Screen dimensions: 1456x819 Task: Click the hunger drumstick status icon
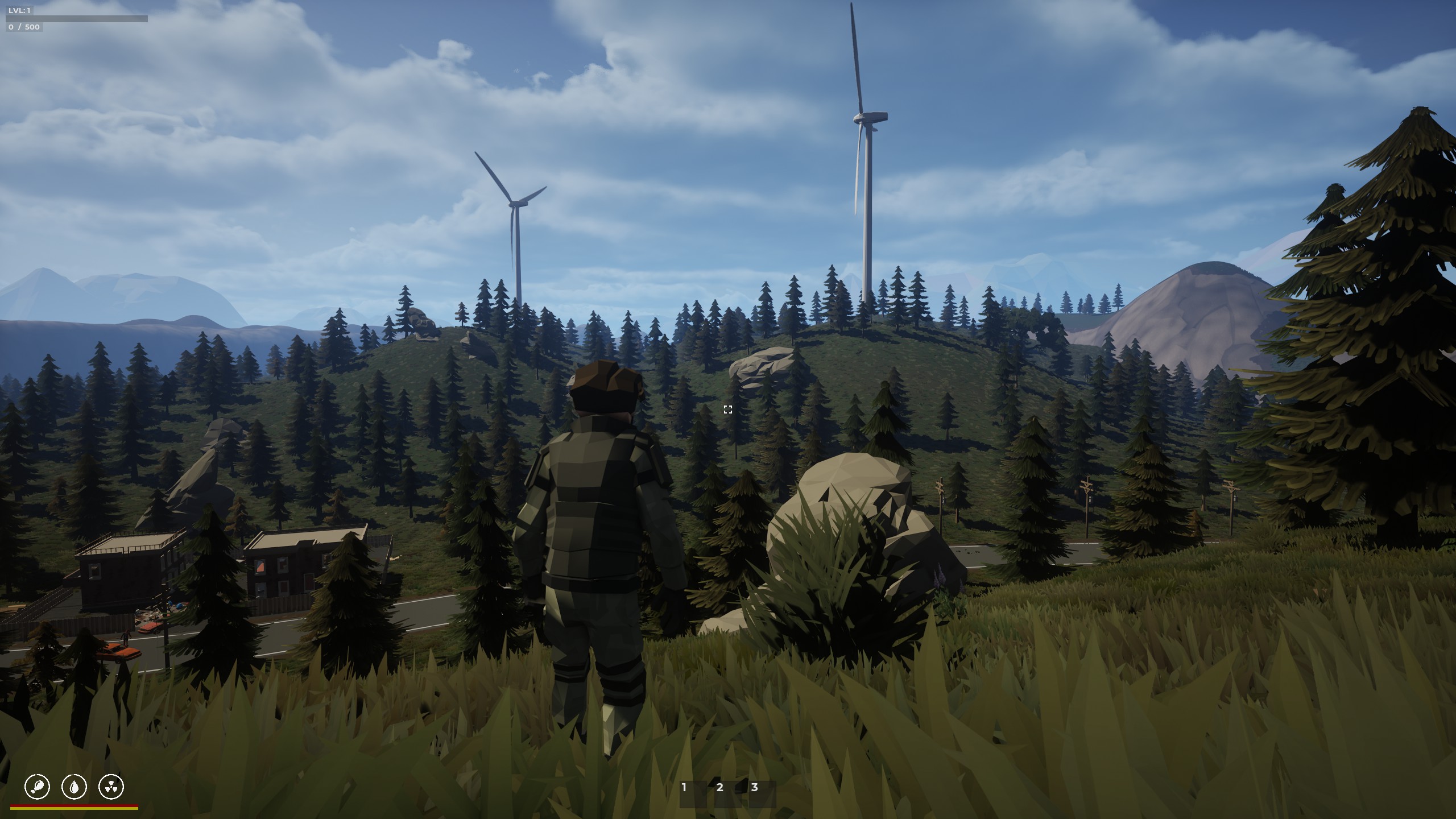(38, 787)
